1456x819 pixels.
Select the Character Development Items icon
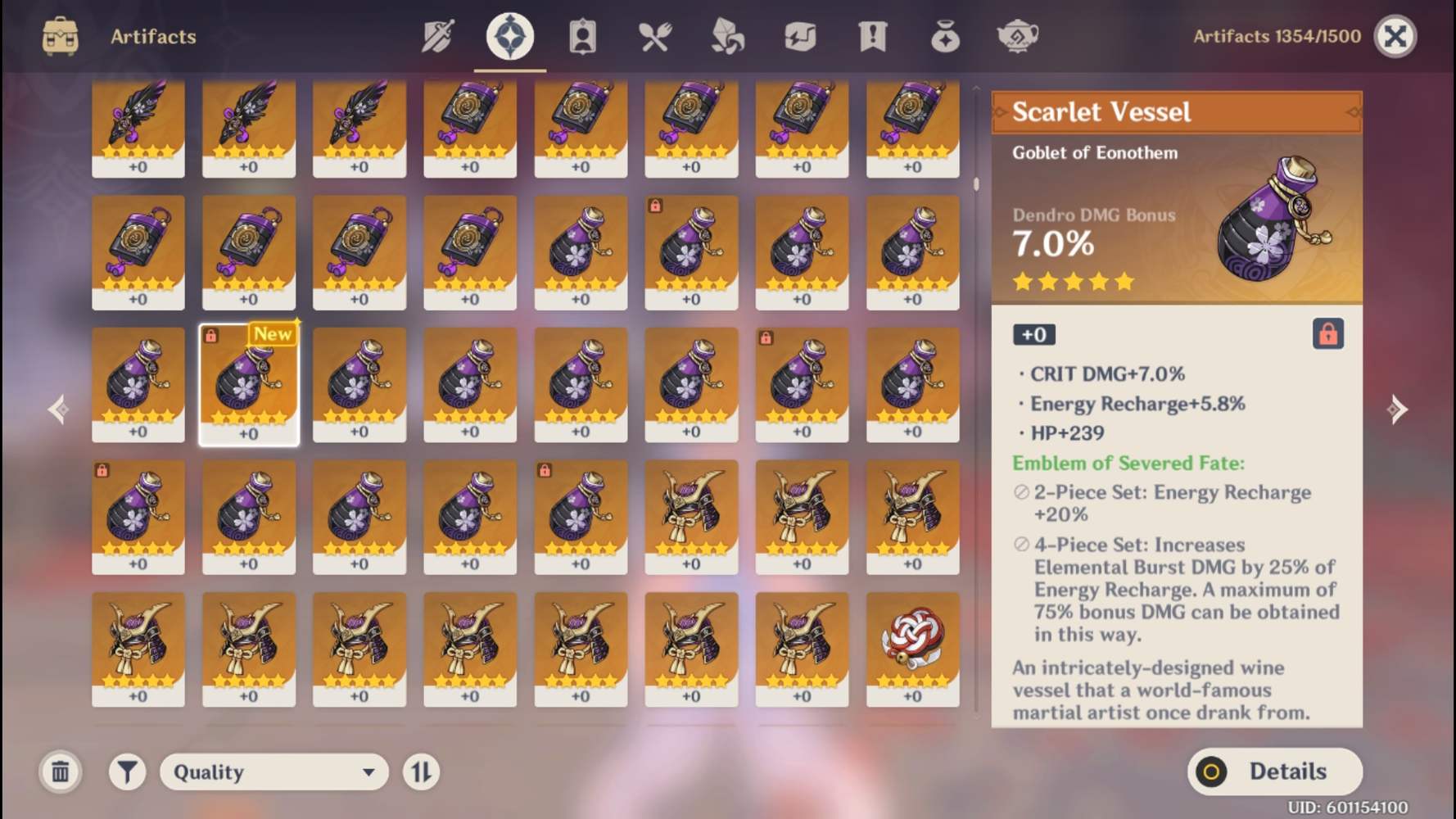pos(581,36)
